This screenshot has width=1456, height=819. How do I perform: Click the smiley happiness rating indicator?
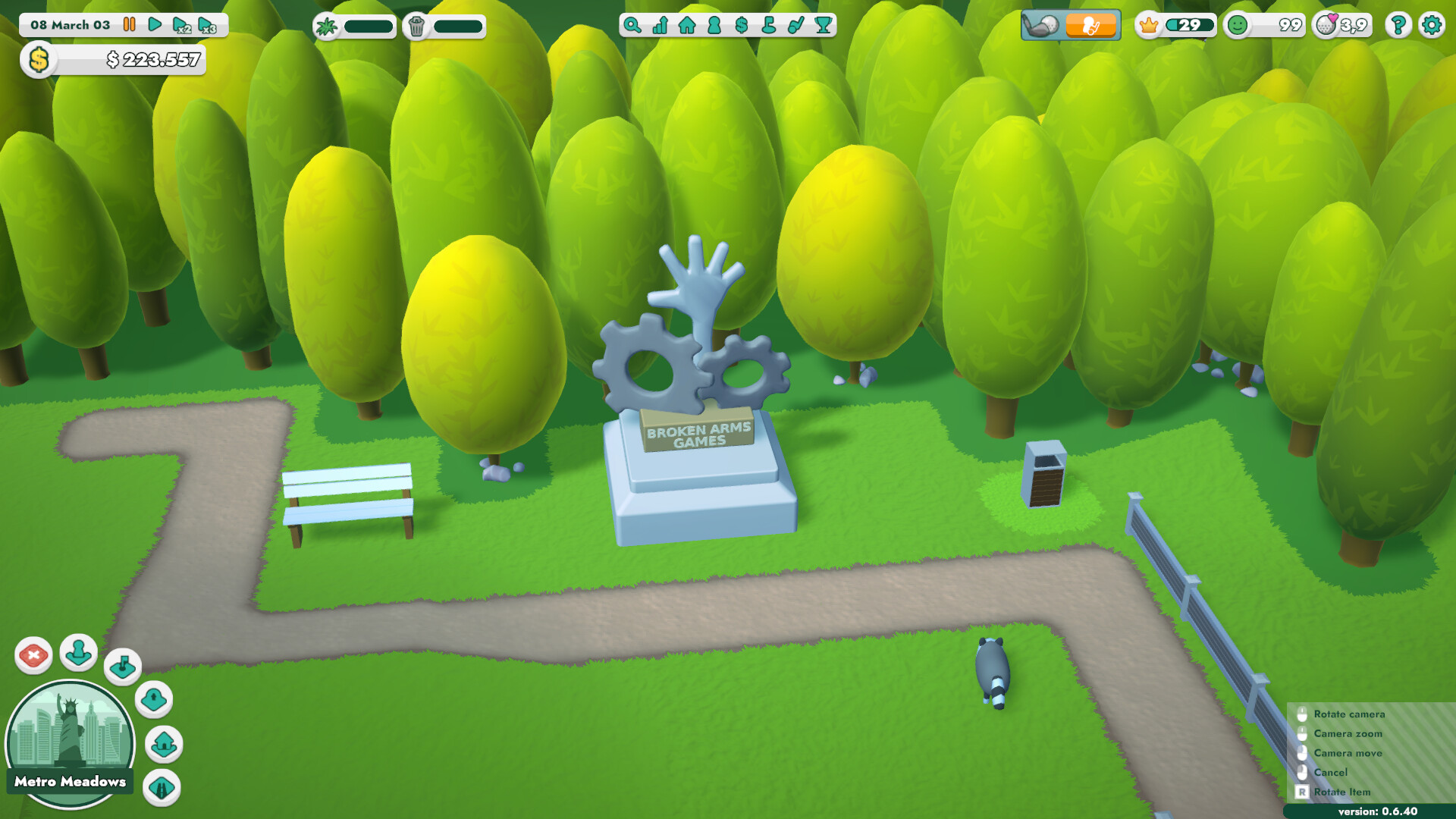tap(1240, 25)
